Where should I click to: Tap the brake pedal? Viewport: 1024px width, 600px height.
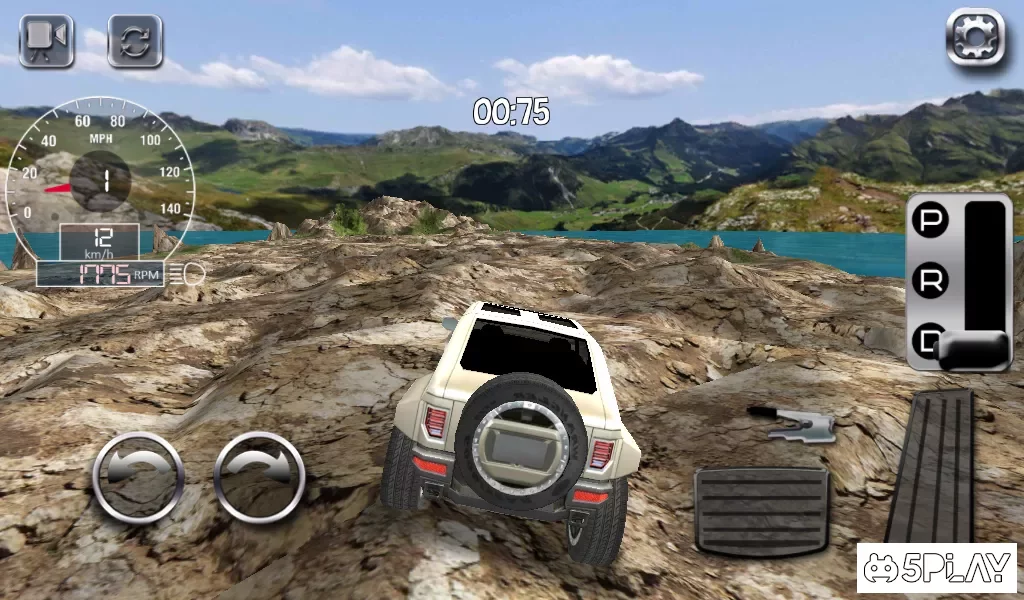click(x=762, y=510)
